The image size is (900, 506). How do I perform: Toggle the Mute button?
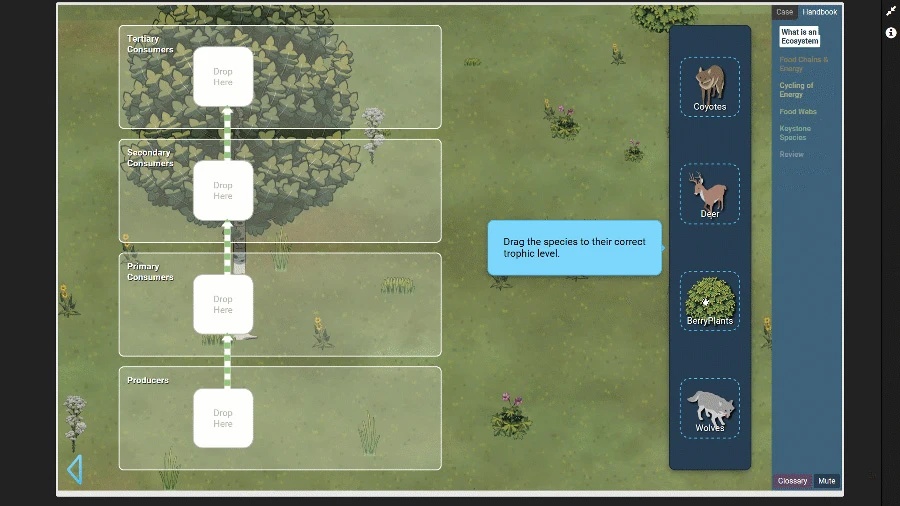click(827, 481)
